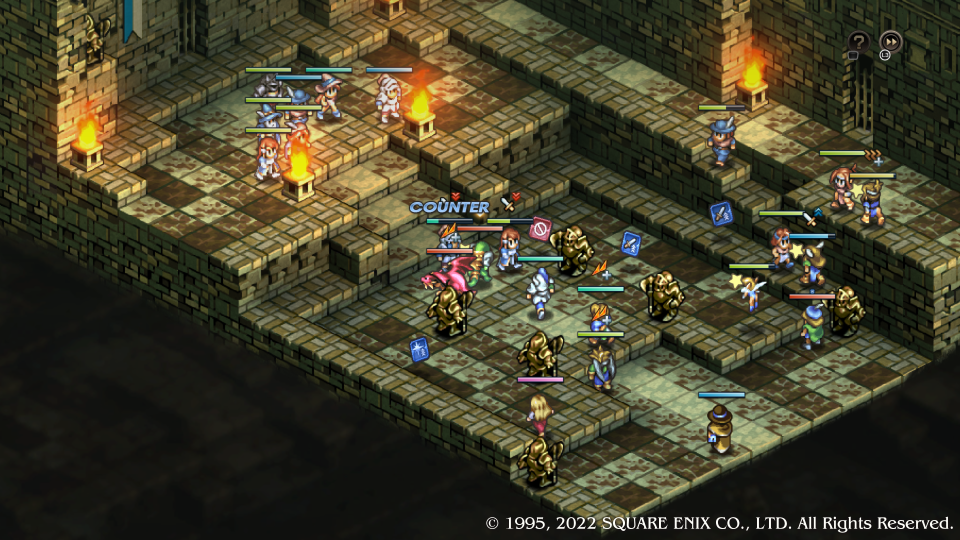The image size is (960, 540).
Task: Toggle the fast-forward battle speed button
Action: [890, 42]
